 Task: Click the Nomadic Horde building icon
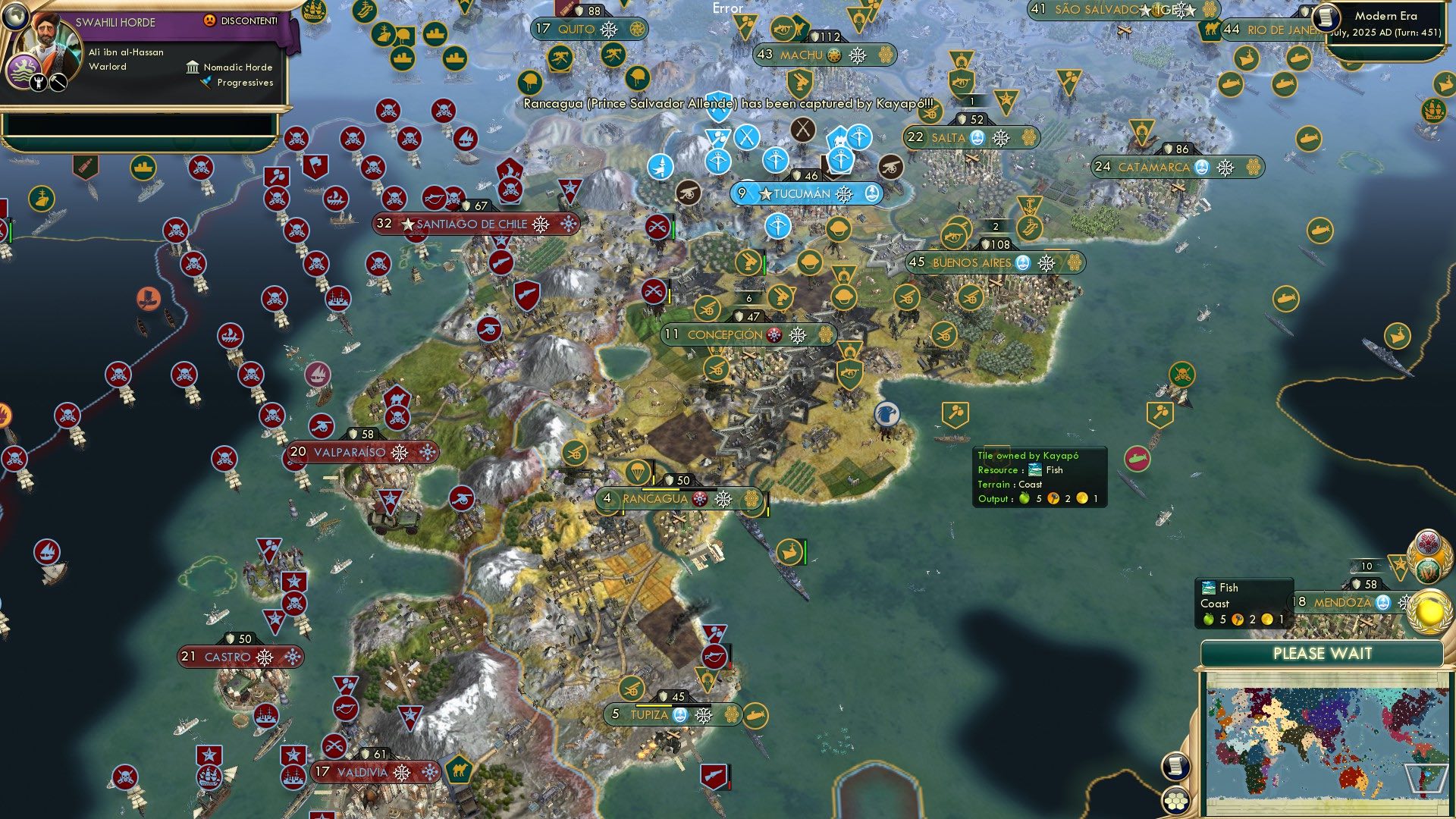click(x=193, y=67)
